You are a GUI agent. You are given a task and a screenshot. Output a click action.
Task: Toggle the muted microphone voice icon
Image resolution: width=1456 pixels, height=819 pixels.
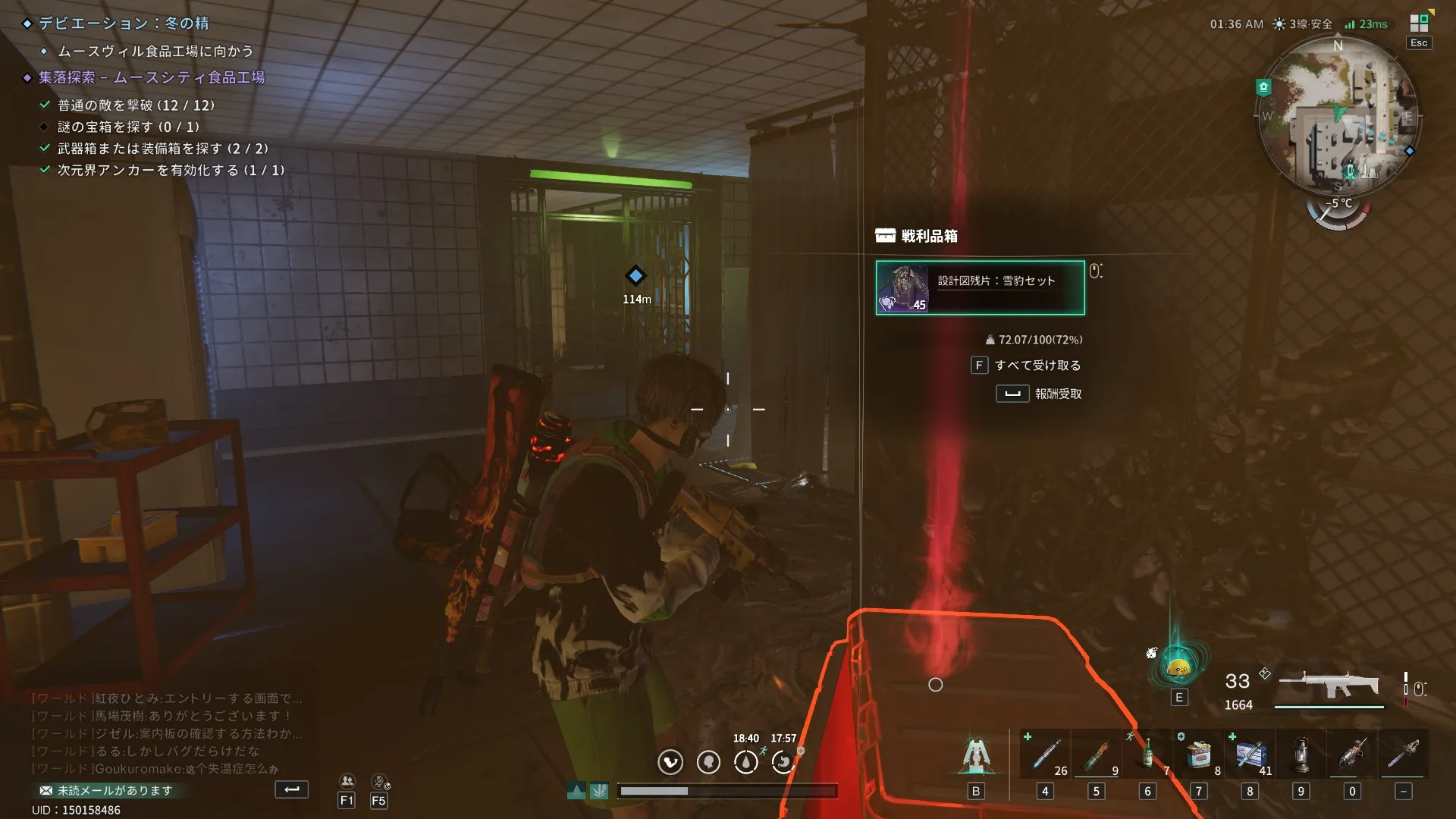pyautogui.click(x=379, y=781)
